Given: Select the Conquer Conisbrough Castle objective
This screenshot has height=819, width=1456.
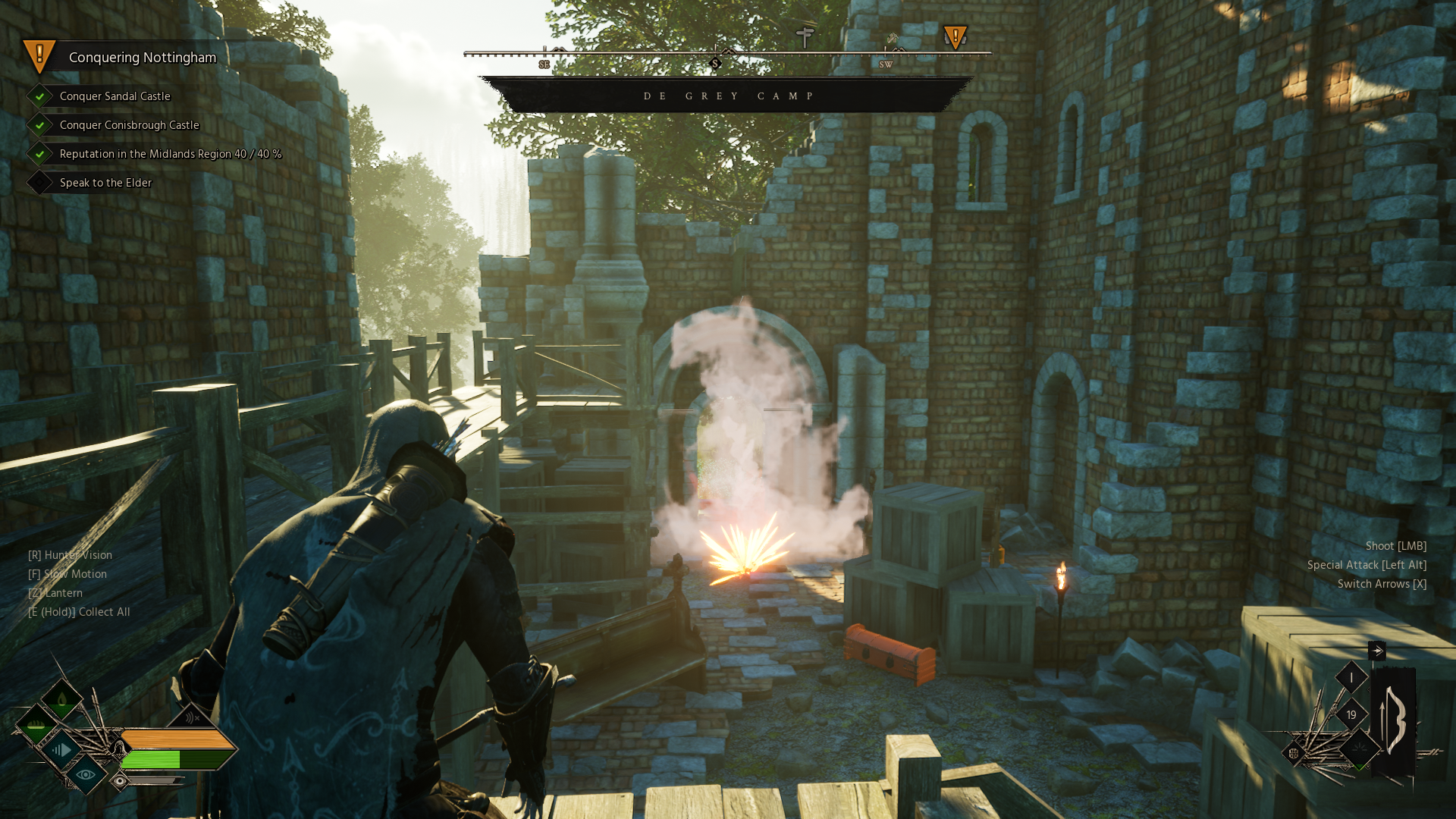Looking at the screenshot, I should tap(129, 125).
